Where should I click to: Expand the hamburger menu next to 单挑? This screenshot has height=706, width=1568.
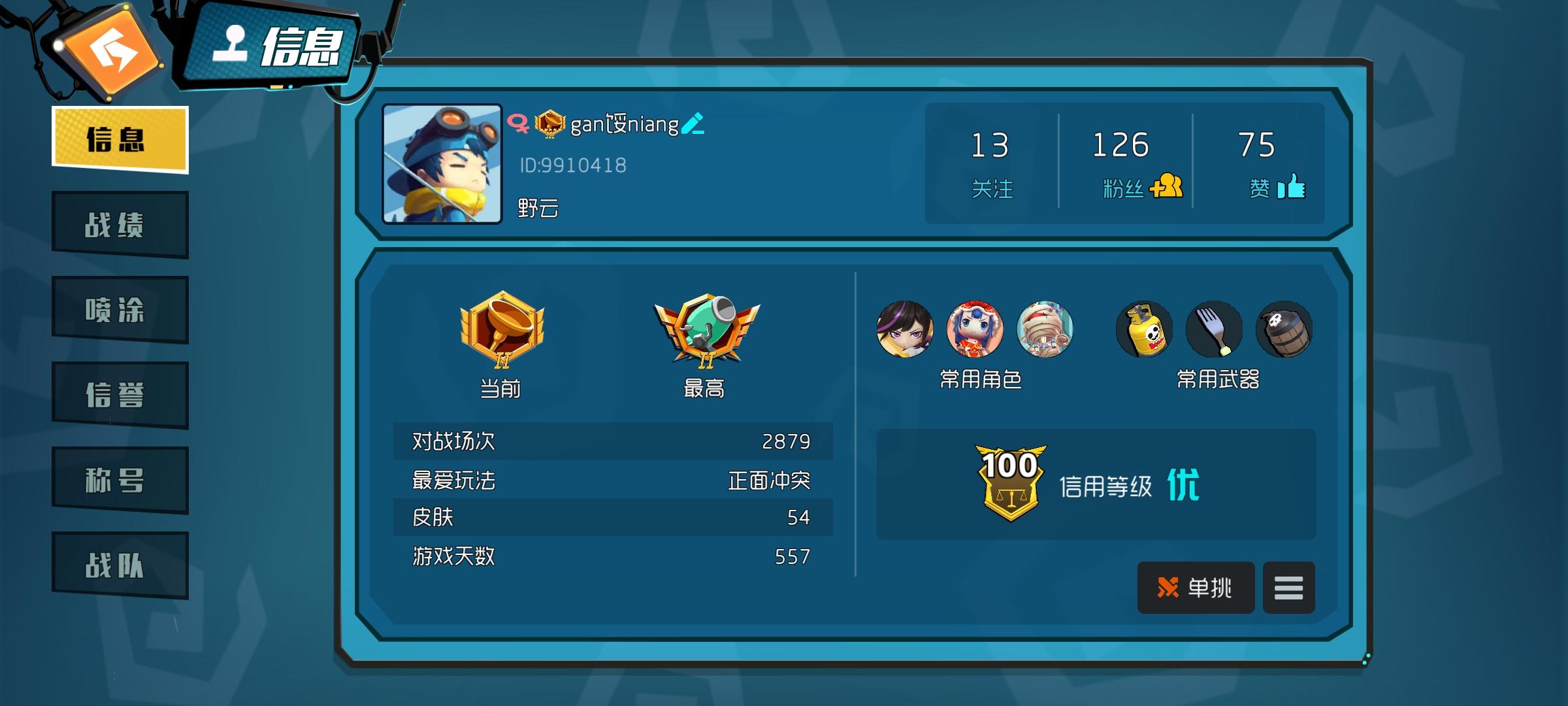1288,587
